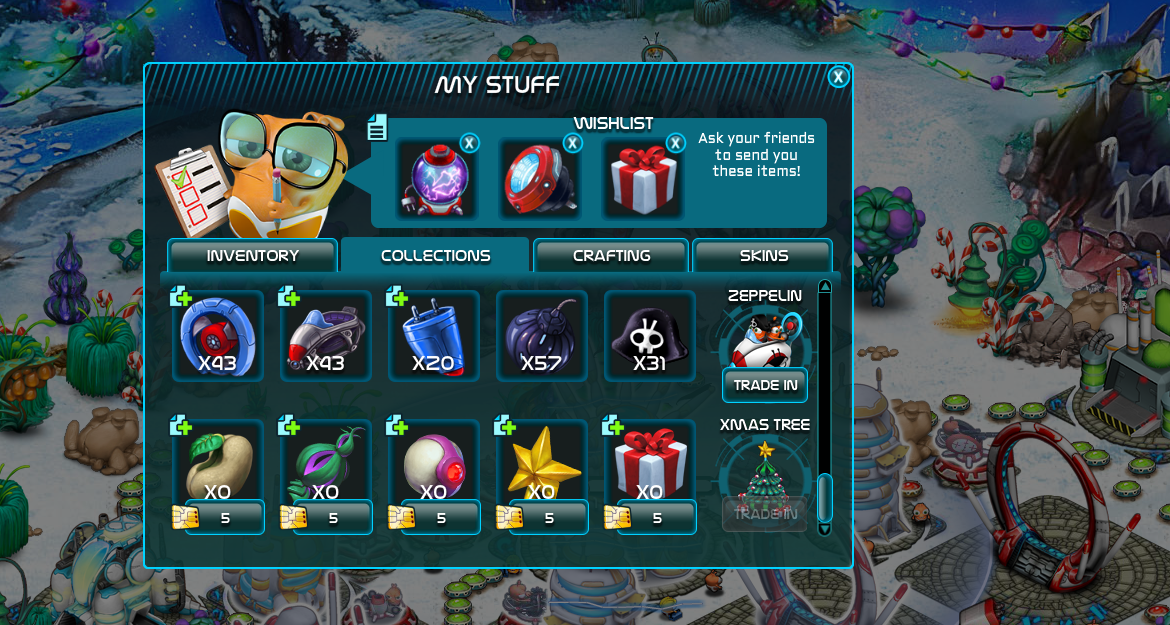This screenshot has width=1170, height=625.
Task: Trade in the Zeppelin collection
Action: pyautogui.click(x=765, y=385)
